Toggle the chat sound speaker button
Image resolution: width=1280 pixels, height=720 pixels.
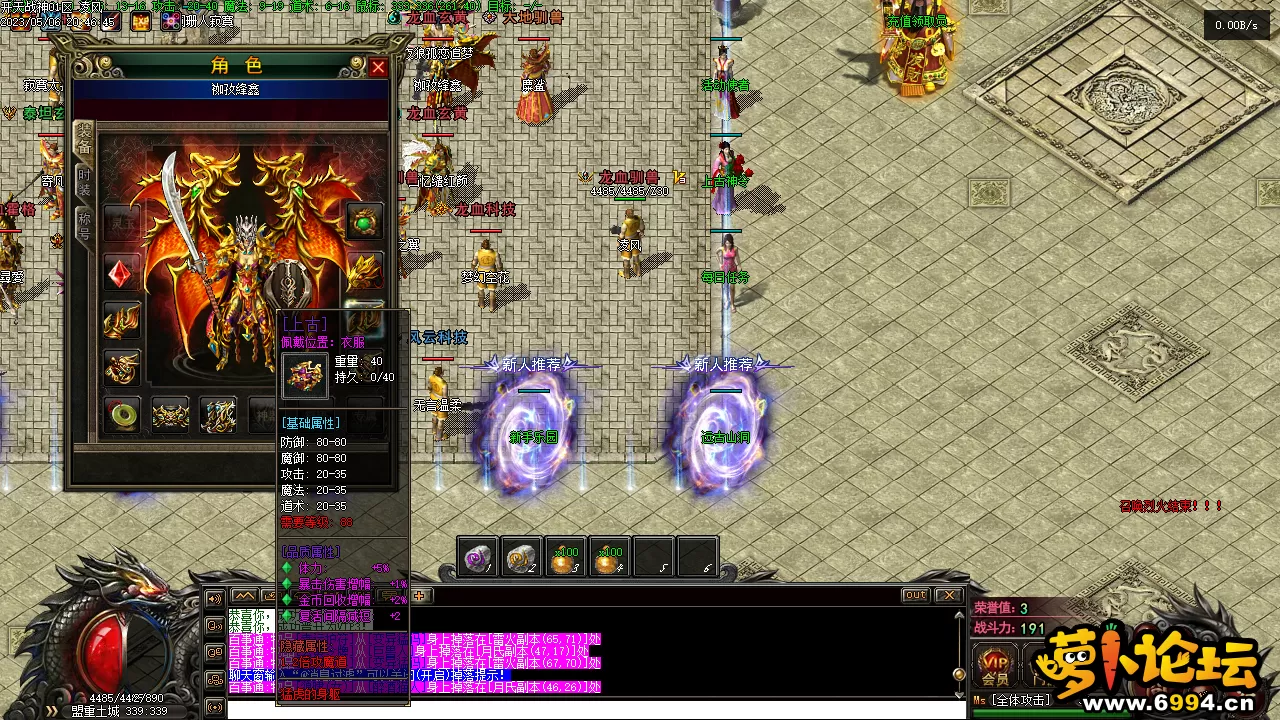tap(214, 599)
